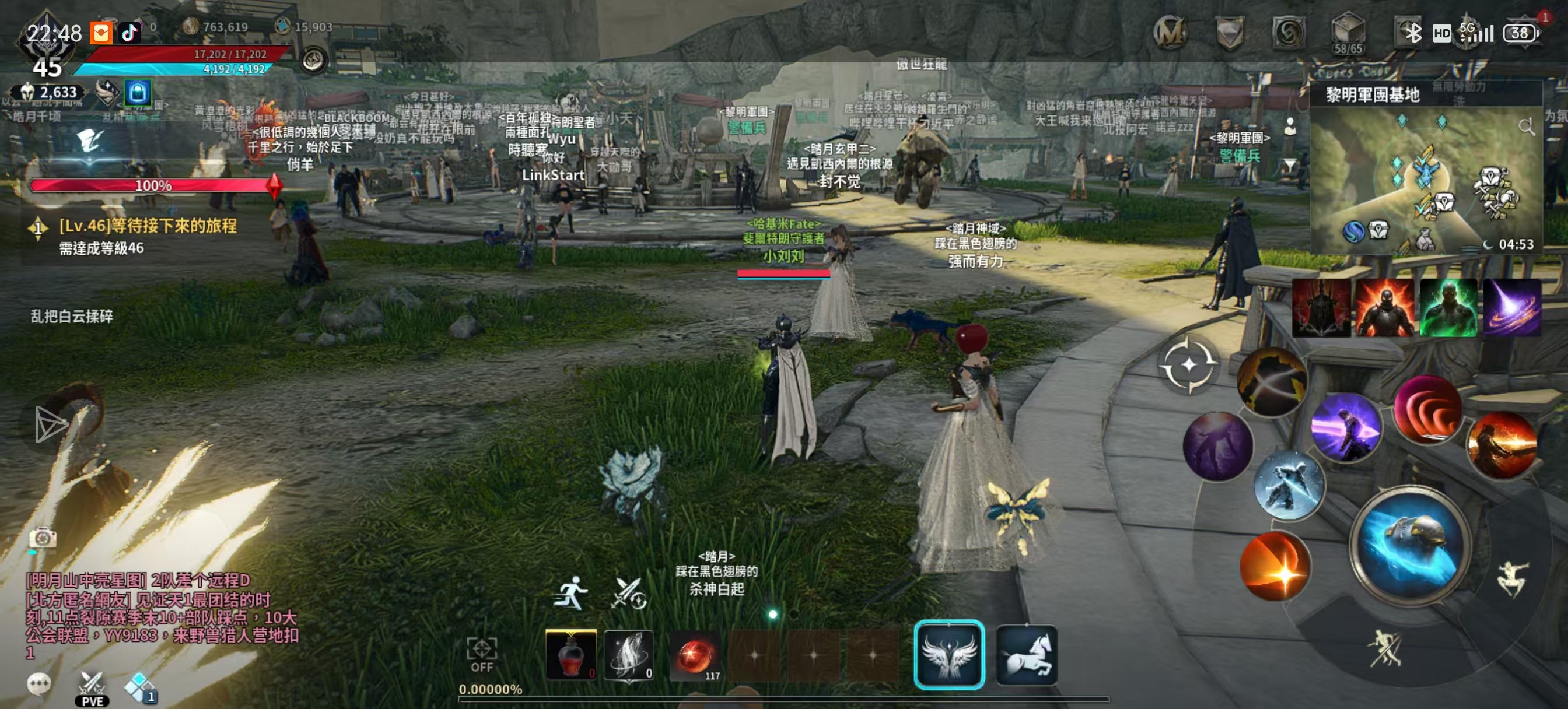Toggle the PVE combat mode button
Image resolution: width=1568 pixels, height=709 pixels.
[x=92, y=687]
